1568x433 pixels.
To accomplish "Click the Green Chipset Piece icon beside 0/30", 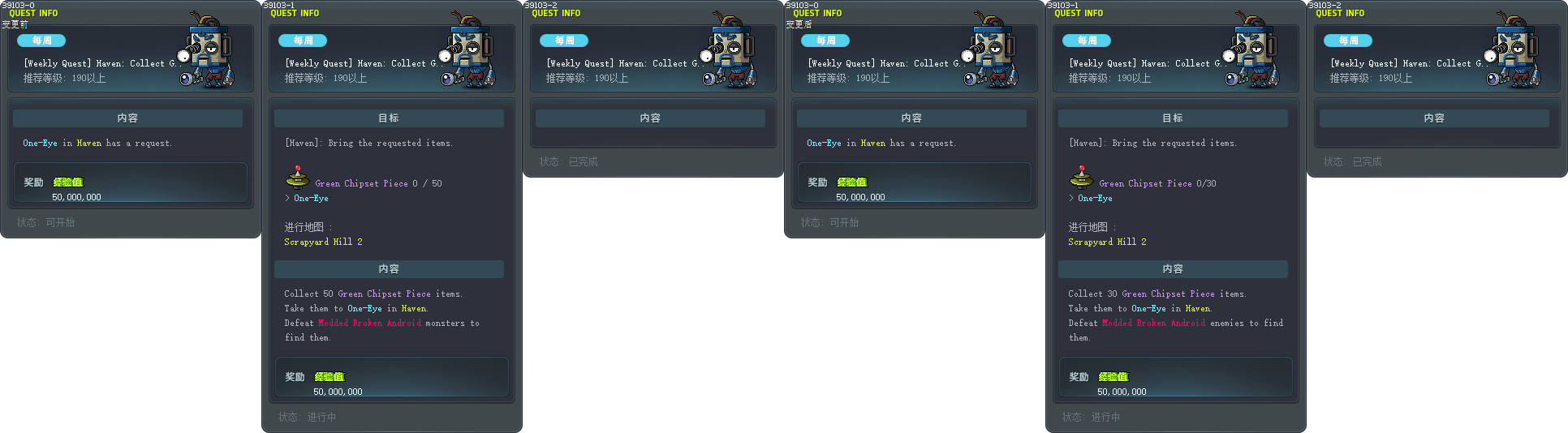I will [x=1081, y=177].
